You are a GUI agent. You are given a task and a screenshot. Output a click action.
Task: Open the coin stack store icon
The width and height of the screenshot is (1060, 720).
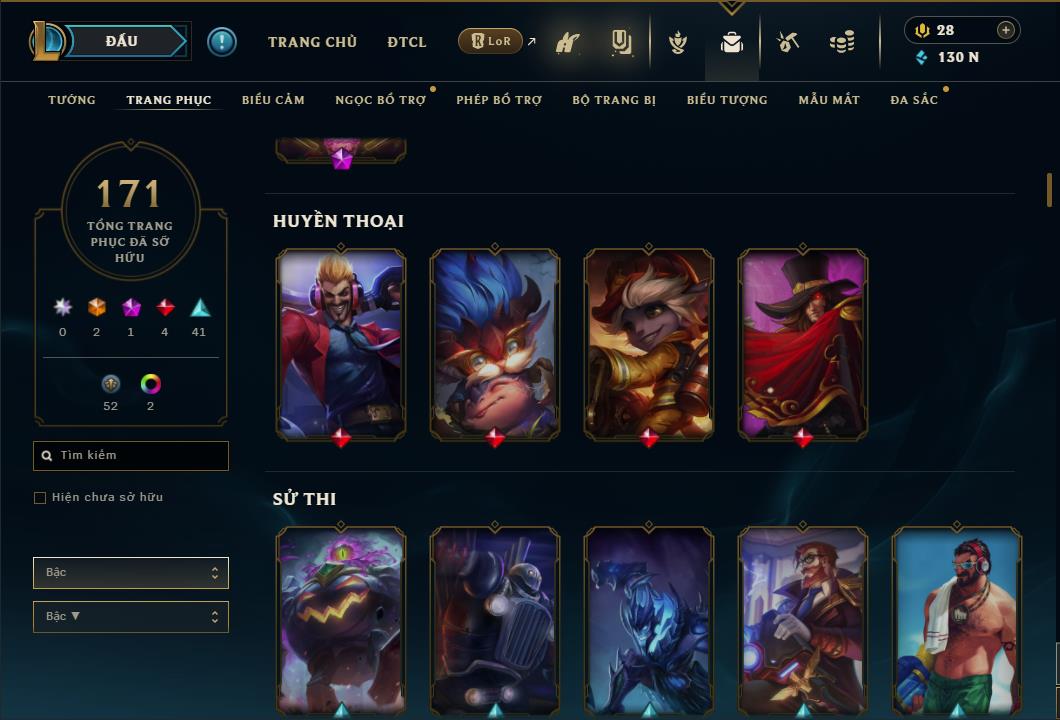click(842, 43)
